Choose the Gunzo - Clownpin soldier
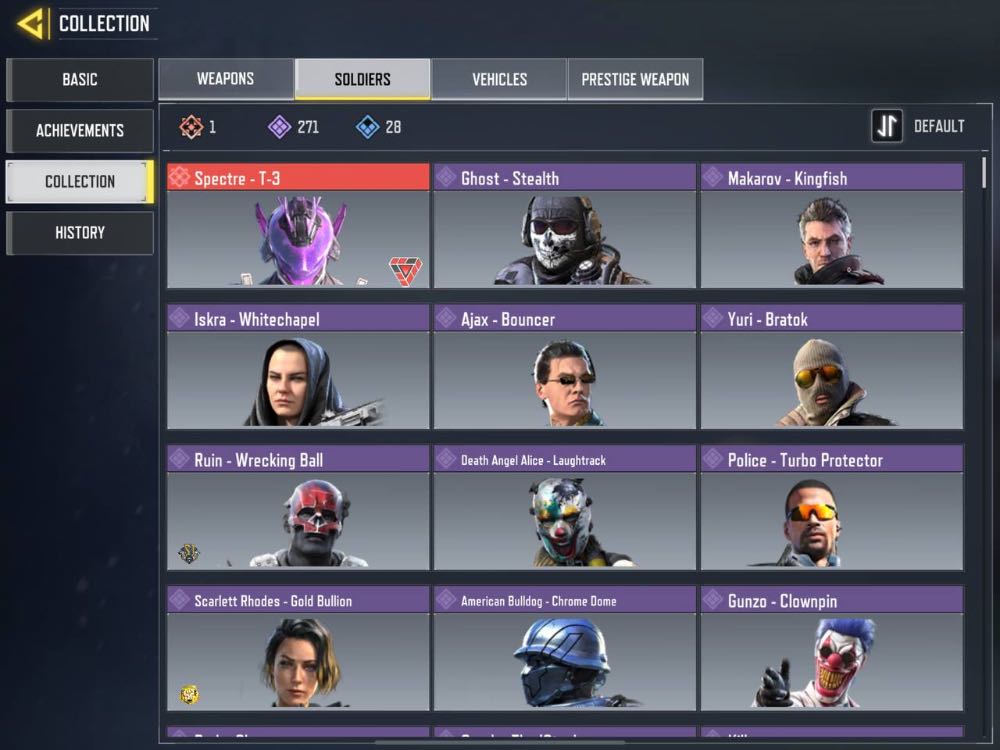1000x750 pixels. (831, 649)
